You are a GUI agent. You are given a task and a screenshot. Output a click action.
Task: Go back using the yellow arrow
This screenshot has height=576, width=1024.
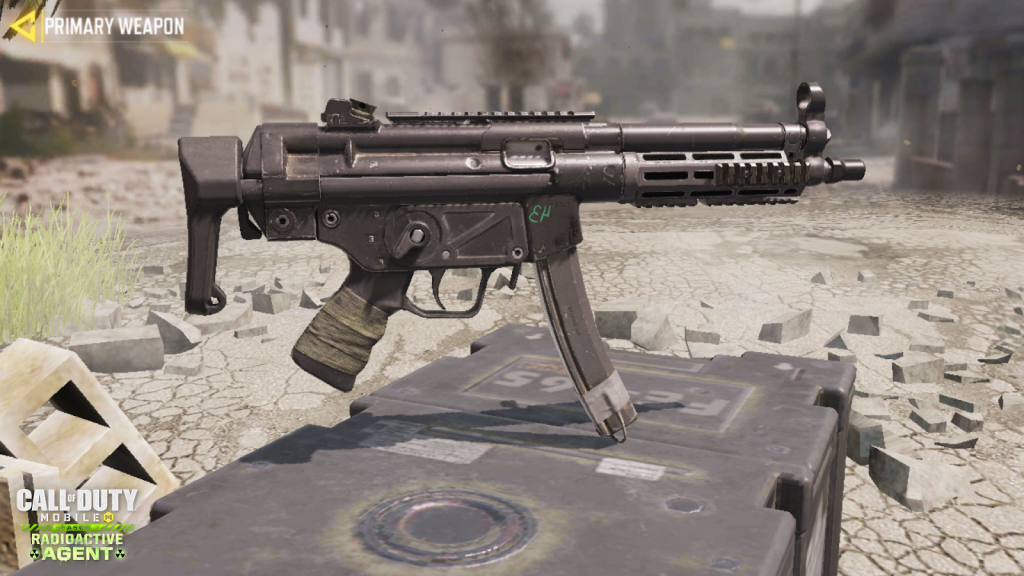[x=22, y=24]
